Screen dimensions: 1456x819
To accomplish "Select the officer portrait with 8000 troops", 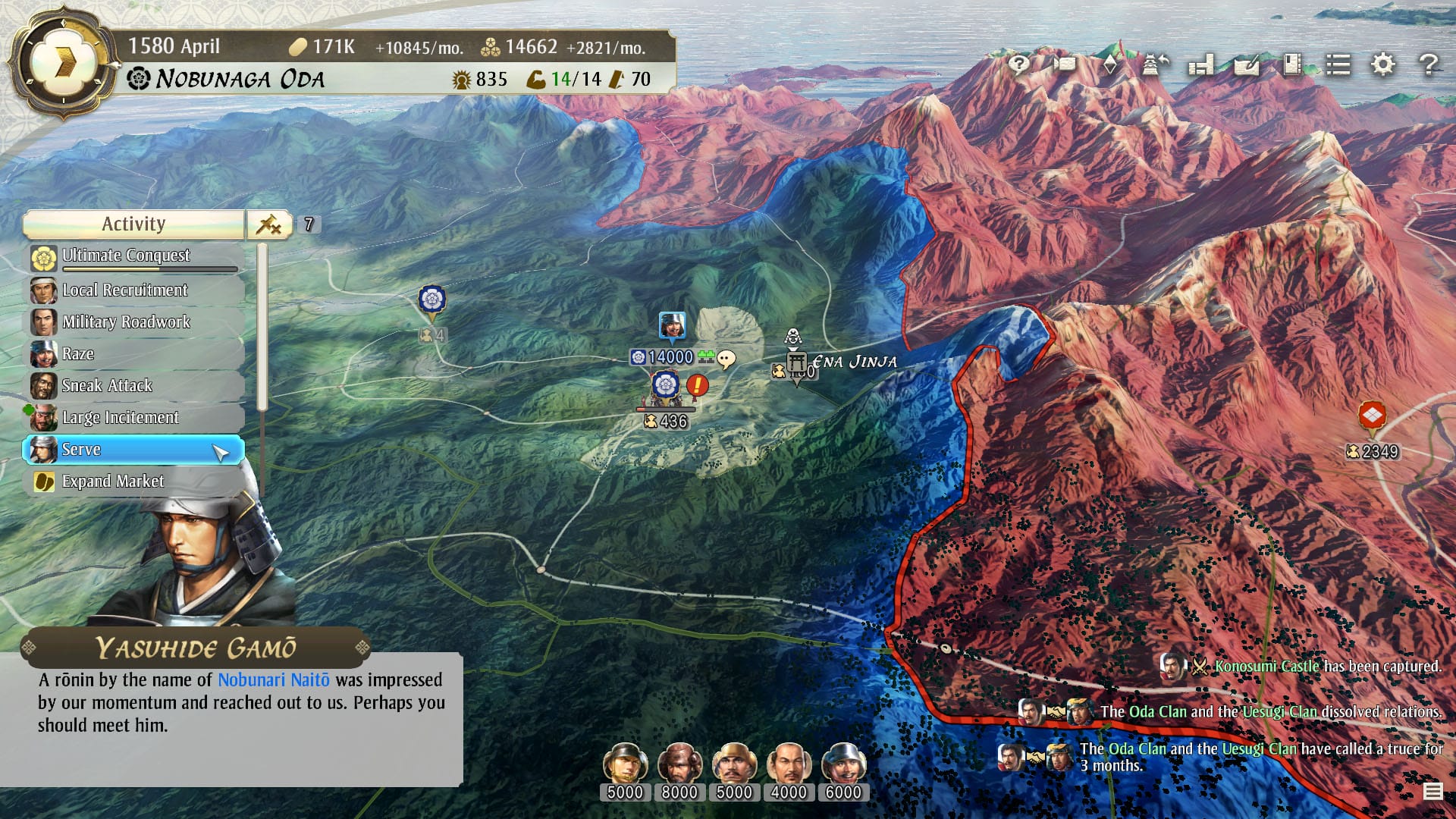I will pyautogui.click(x=679, y=763).
